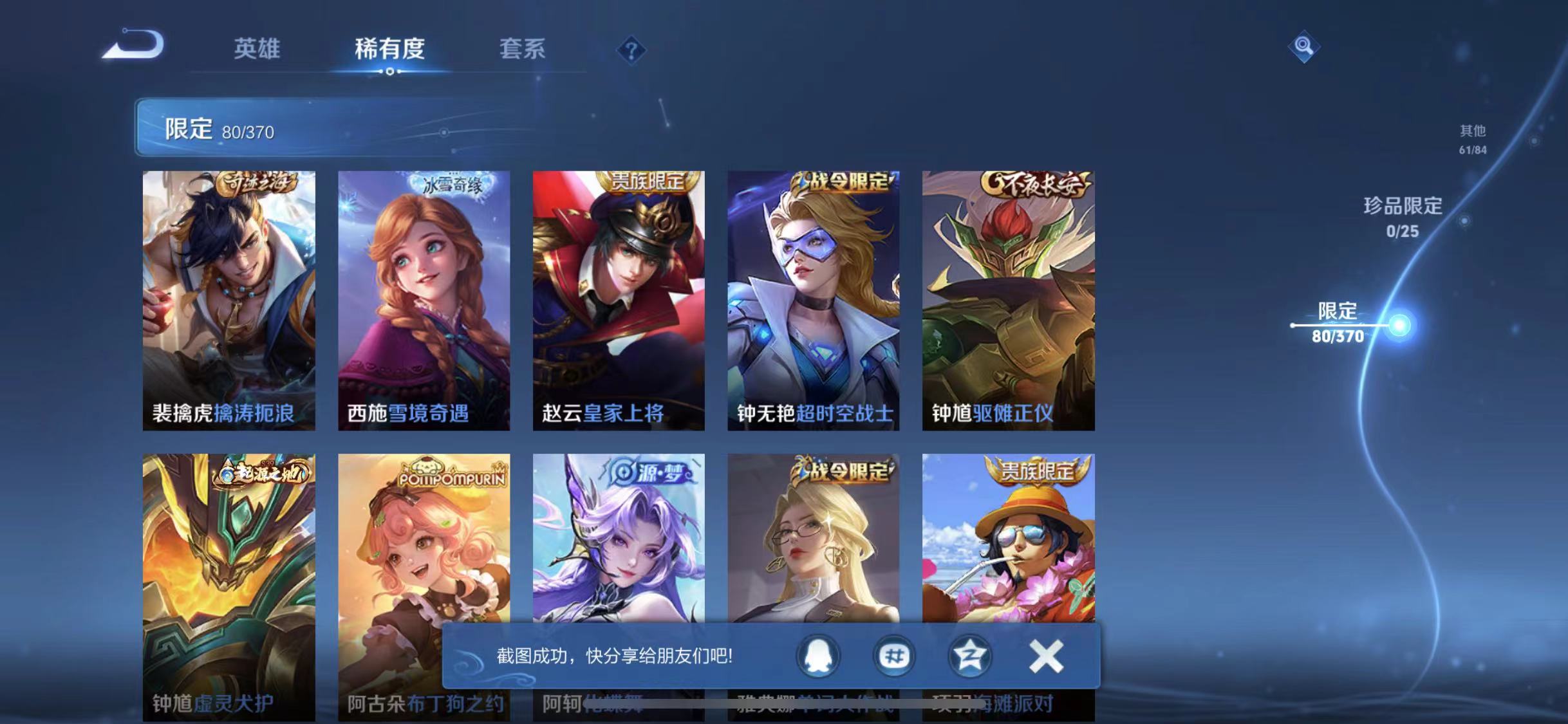Stay on the 稀有度 tab
This screenshot has width=1568, height=724.
coord(389,50)
